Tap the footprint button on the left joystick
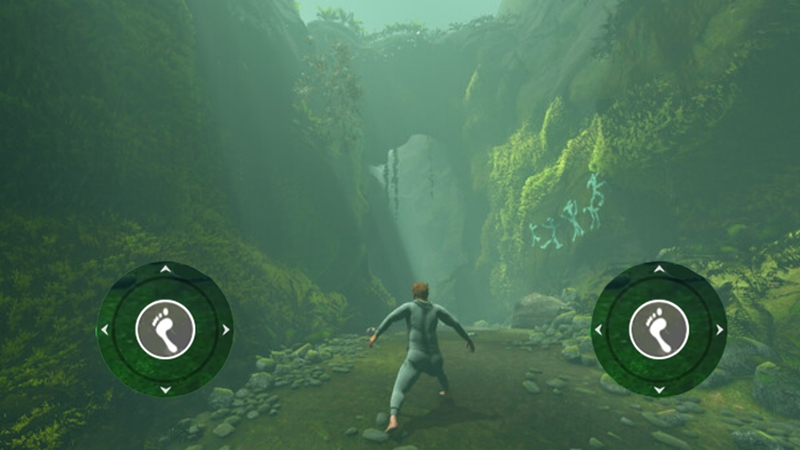This screenshot has height=450, width=800. (x=165, y=329)
